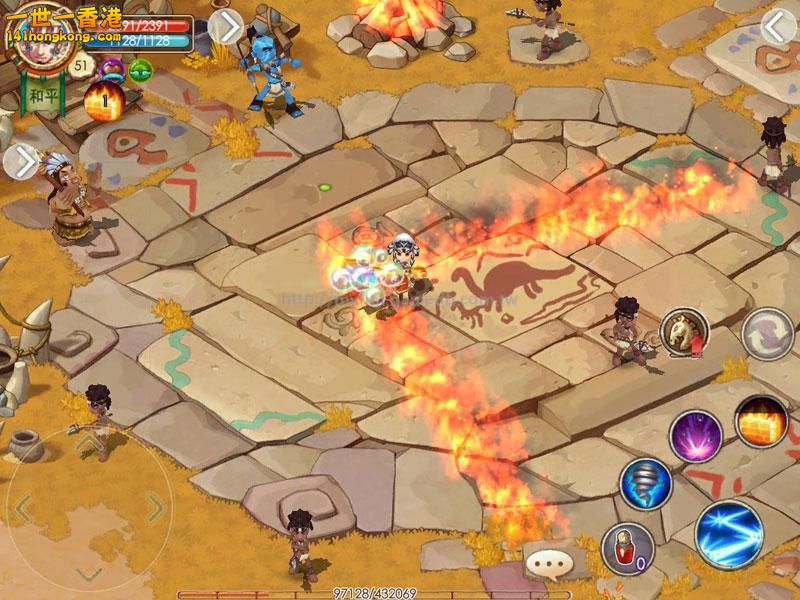800x600 pixels.
Task: Expand the top bar arrow beside the health bar
Action: click(226, 28)
